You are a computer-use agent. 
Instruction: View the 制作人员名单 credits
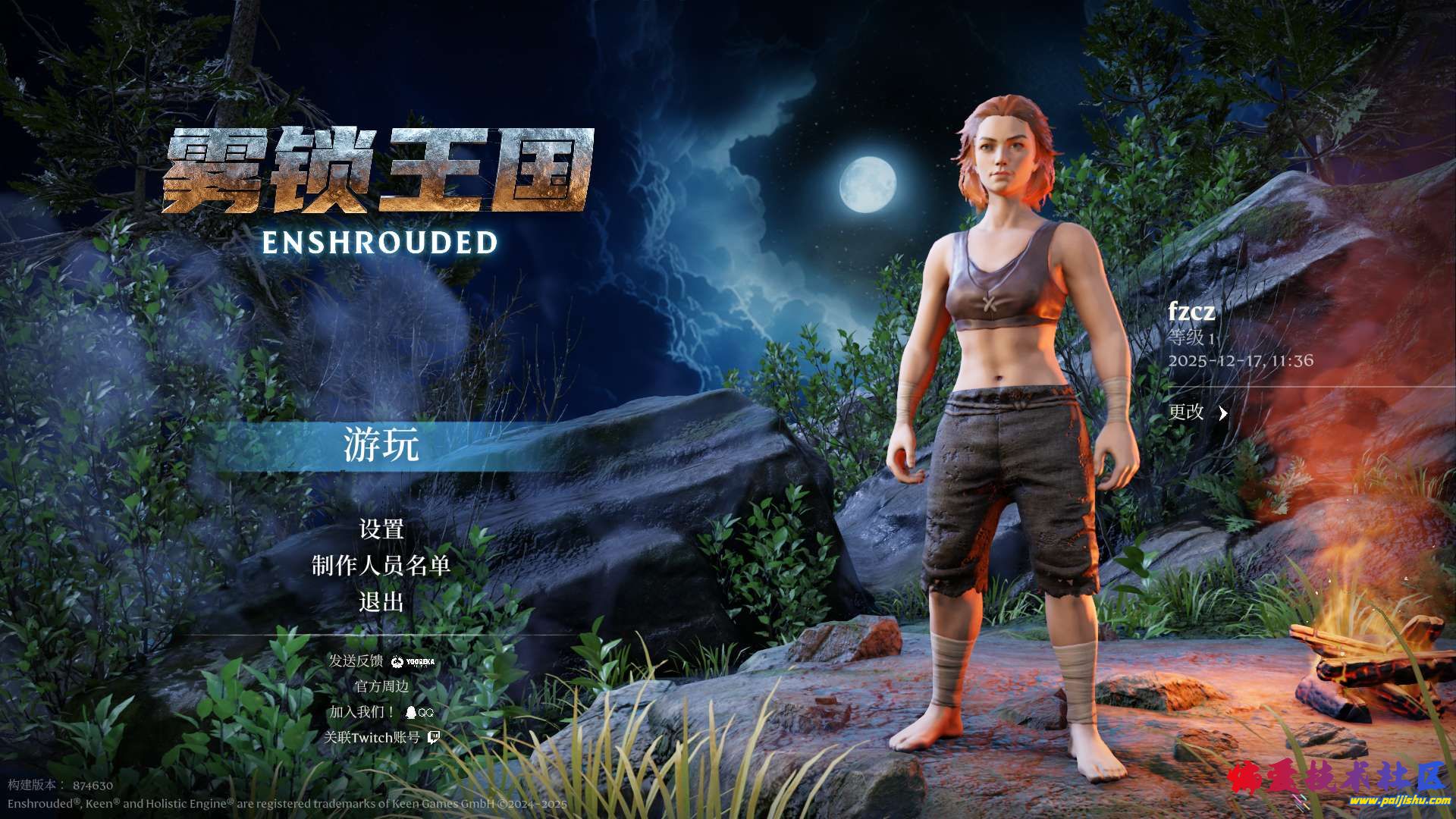tap(381, 565)
